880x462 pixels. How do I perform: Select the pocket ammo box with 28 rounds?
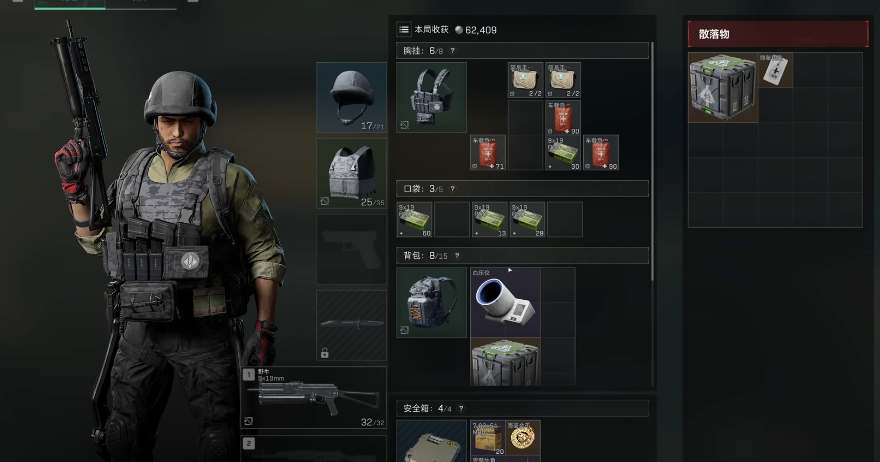click(x=527, y=219)
